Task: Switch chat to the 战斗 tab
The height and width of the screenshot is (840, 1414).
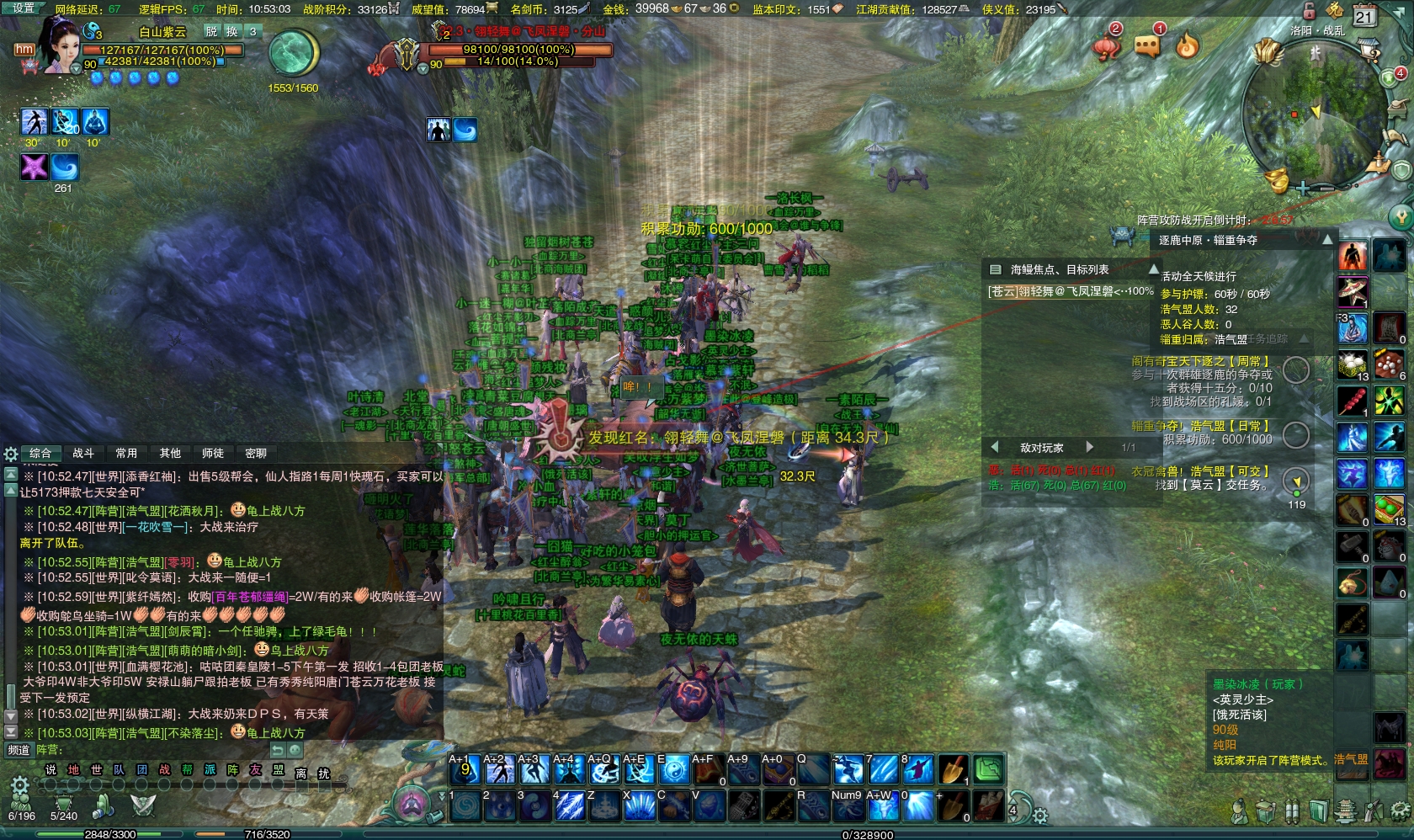Action: pos(83,454)
